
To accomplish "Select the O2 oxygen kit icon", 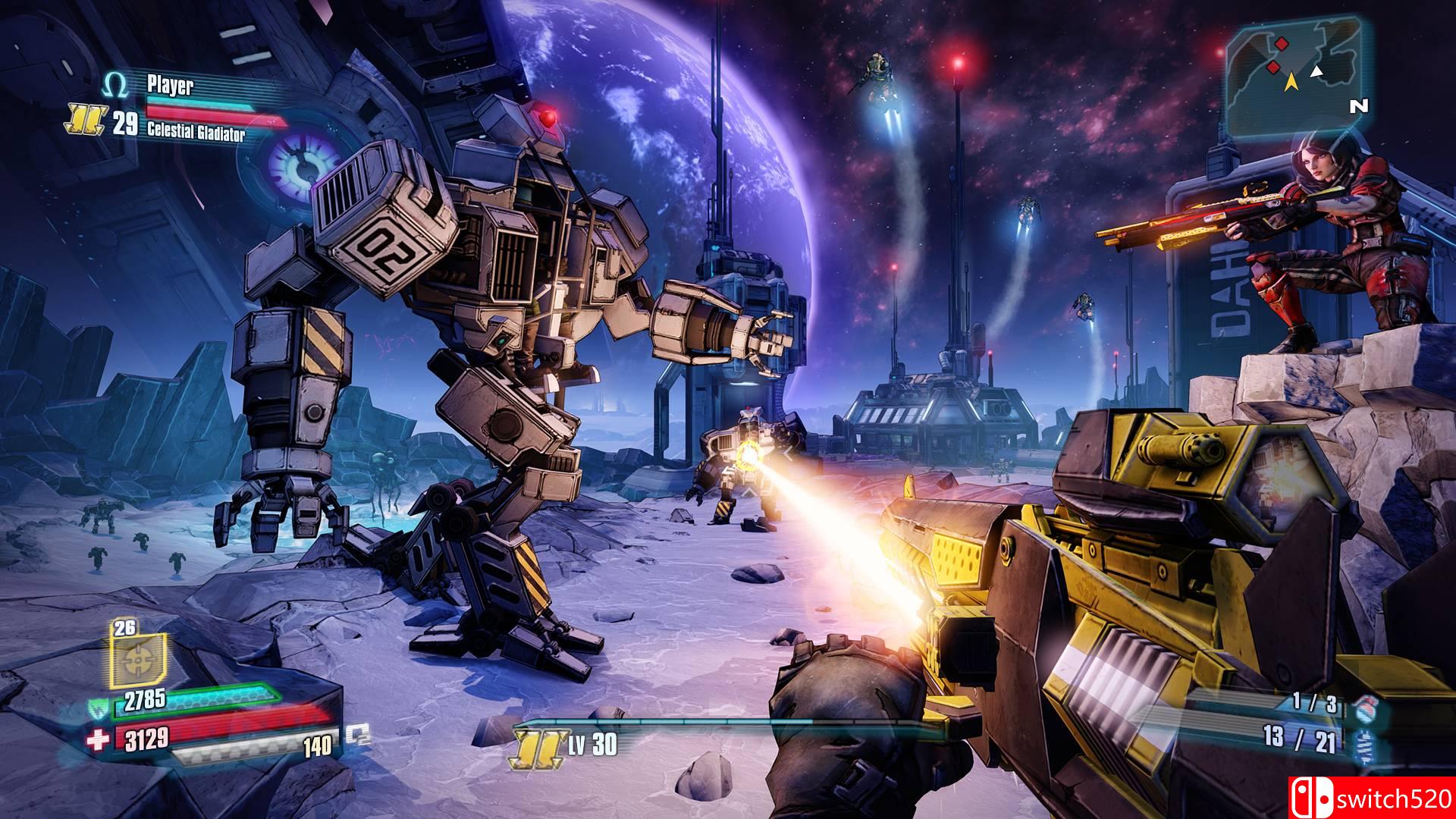I will pyautogui.click(x=357, y=733).
